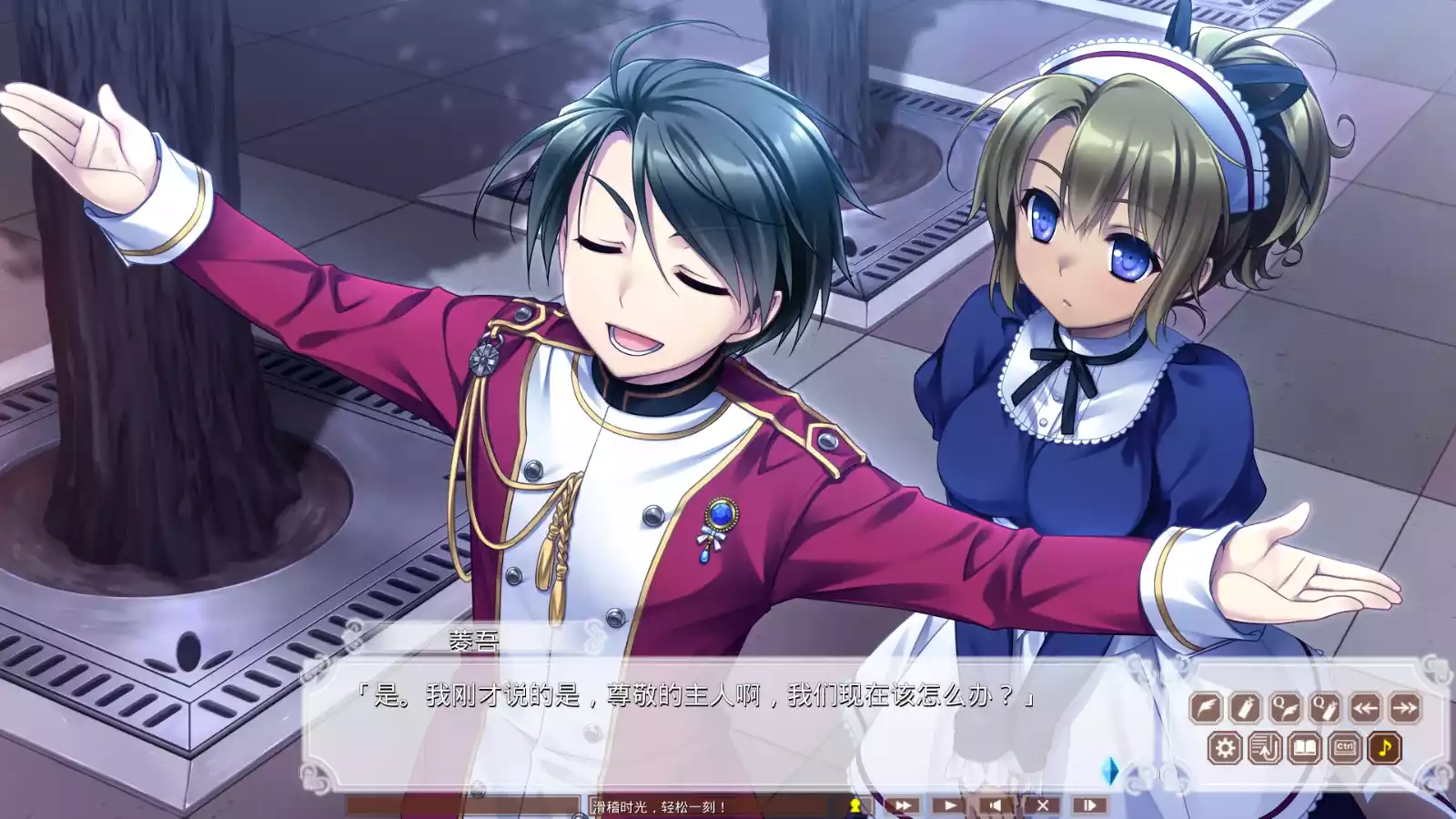Open the load menu via the pen icon
This screenshot has height=819, width=1456.
(1245, 708)
